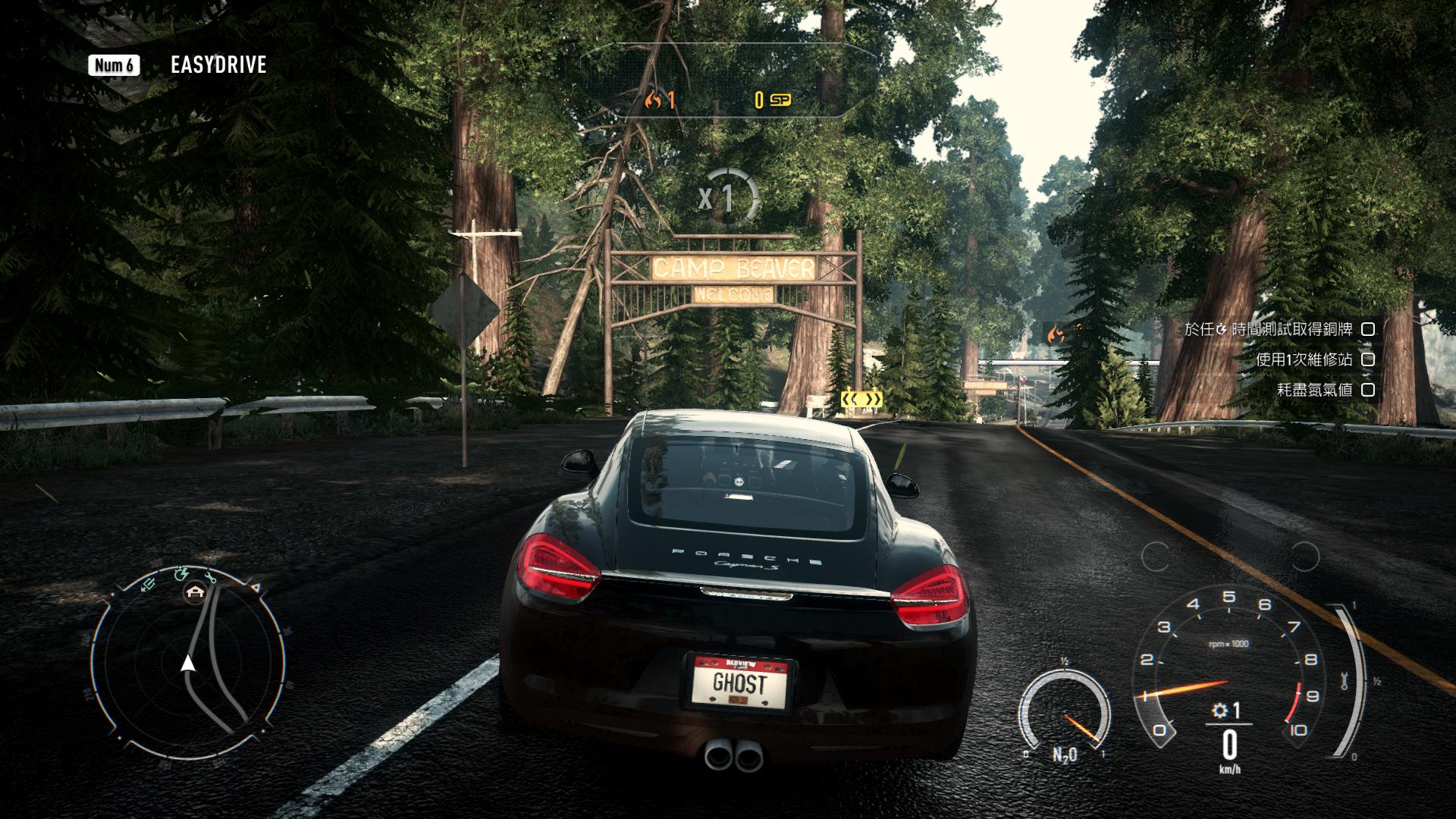The image size is (1456, 819).
Task: Click the white player arrow on minimap
Action: [187, 664]
